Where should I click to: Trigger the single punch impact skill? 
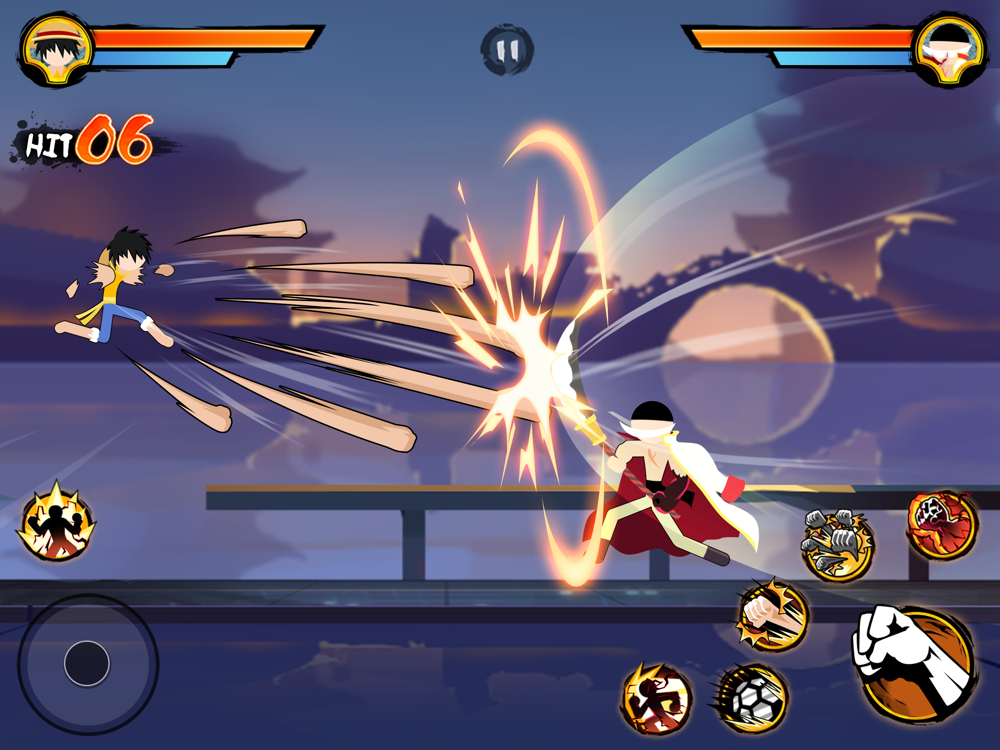pos(772,615)
